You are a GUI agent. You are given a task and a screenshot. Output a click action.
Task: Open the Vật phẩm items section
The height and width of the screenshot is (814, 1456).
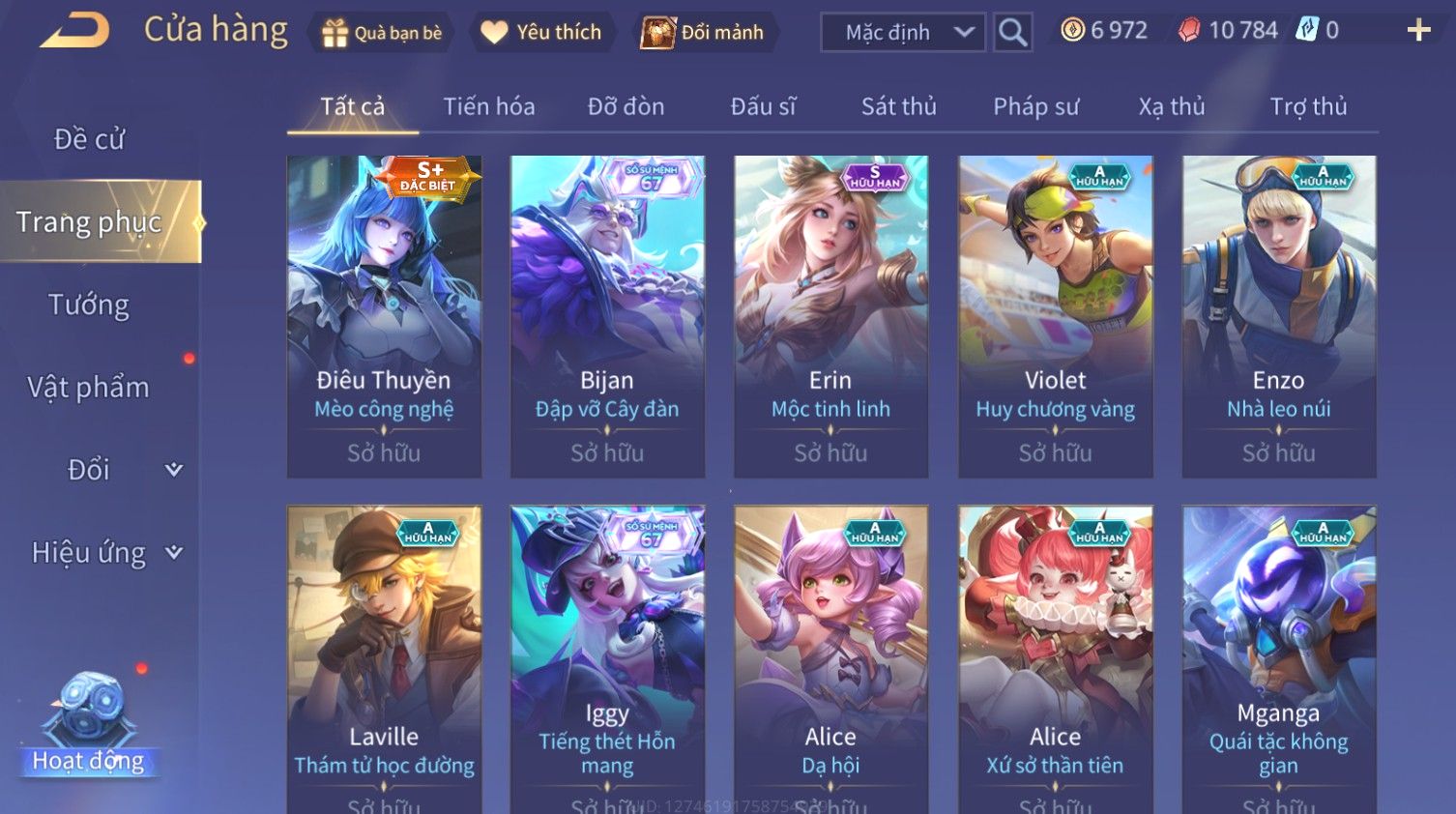point(89,388)
